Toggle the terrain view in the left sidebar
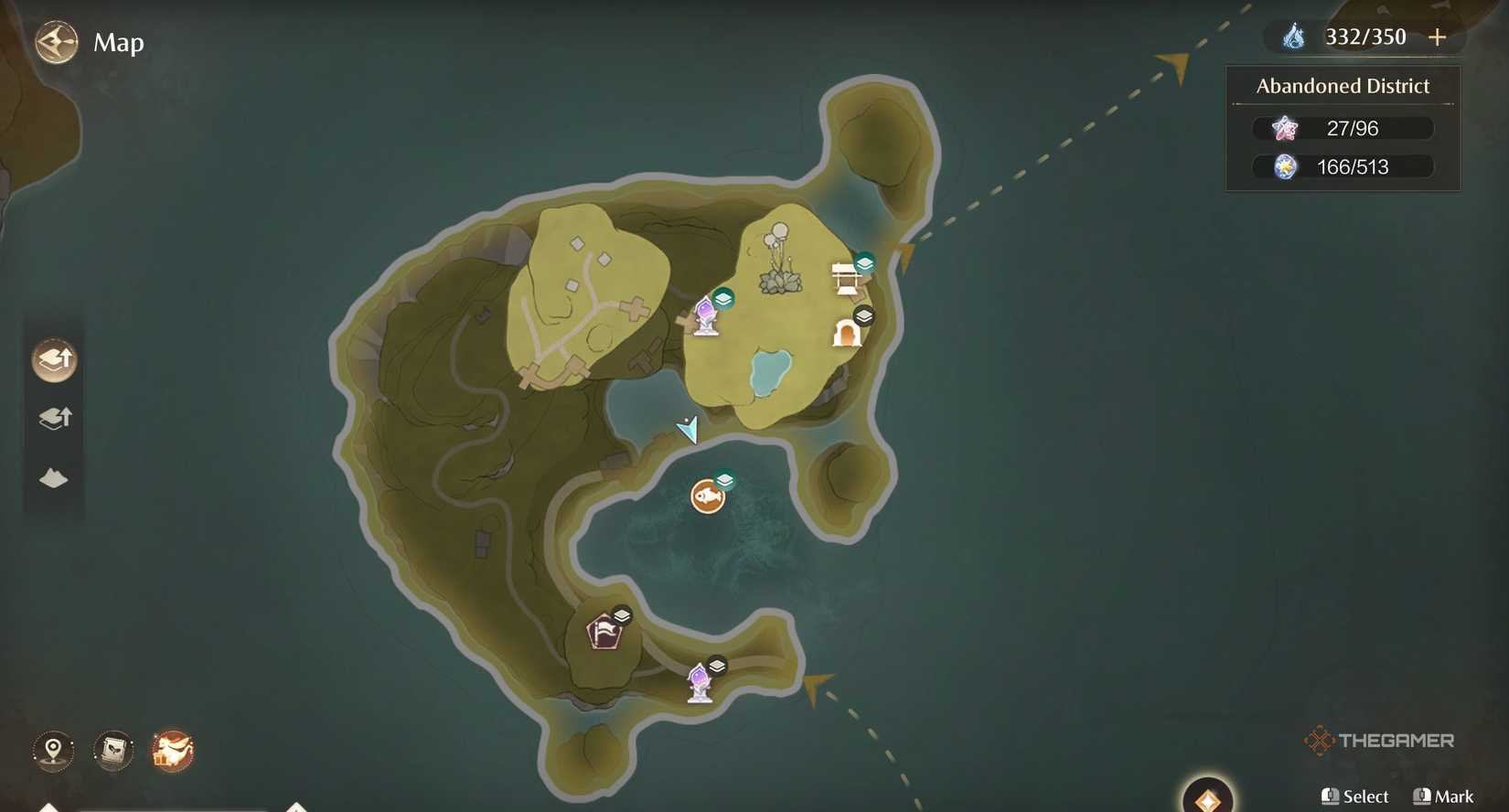The height and width of the screenshot is (812, 1509). point(52,477)
